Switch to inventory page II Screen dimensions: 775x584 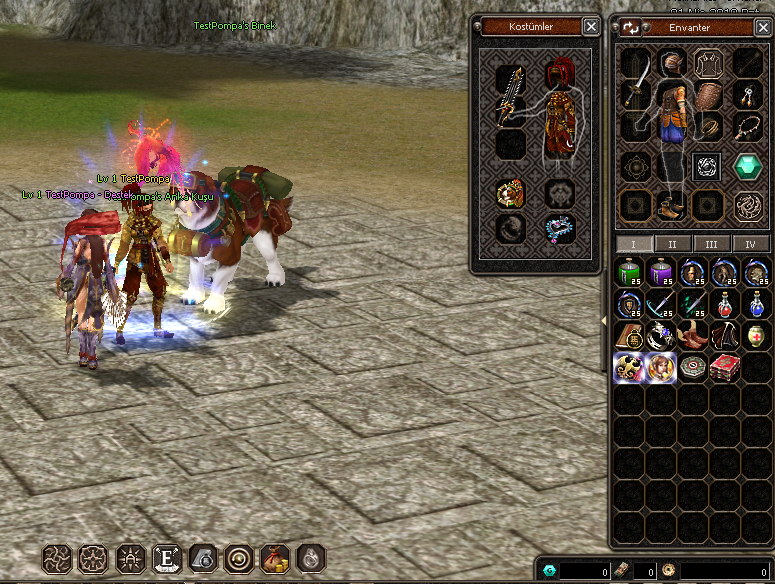click(673, 244)
